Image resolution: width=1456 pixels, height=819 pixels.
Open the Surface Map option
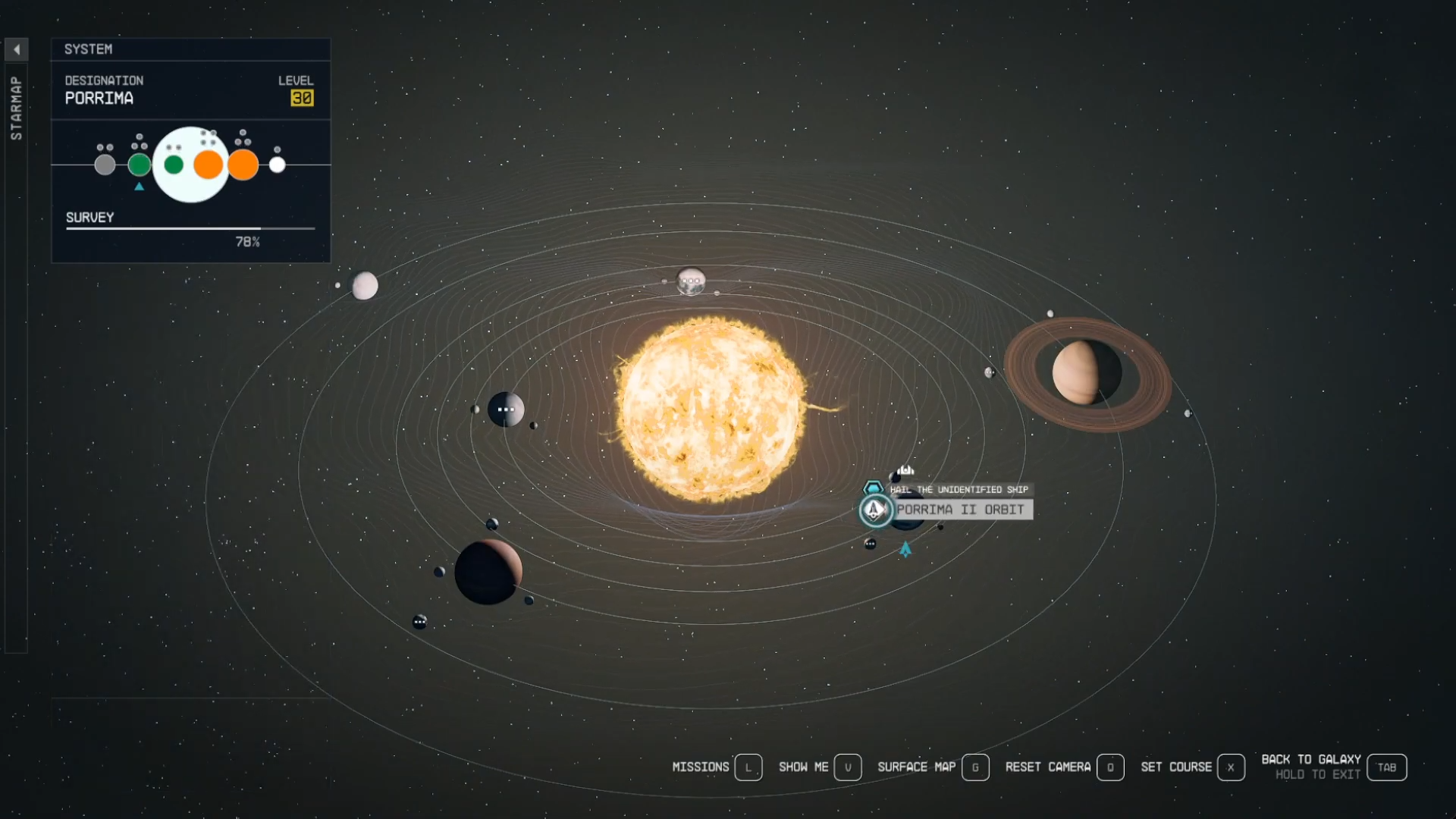pyautogui.click(x=915, y=767)
